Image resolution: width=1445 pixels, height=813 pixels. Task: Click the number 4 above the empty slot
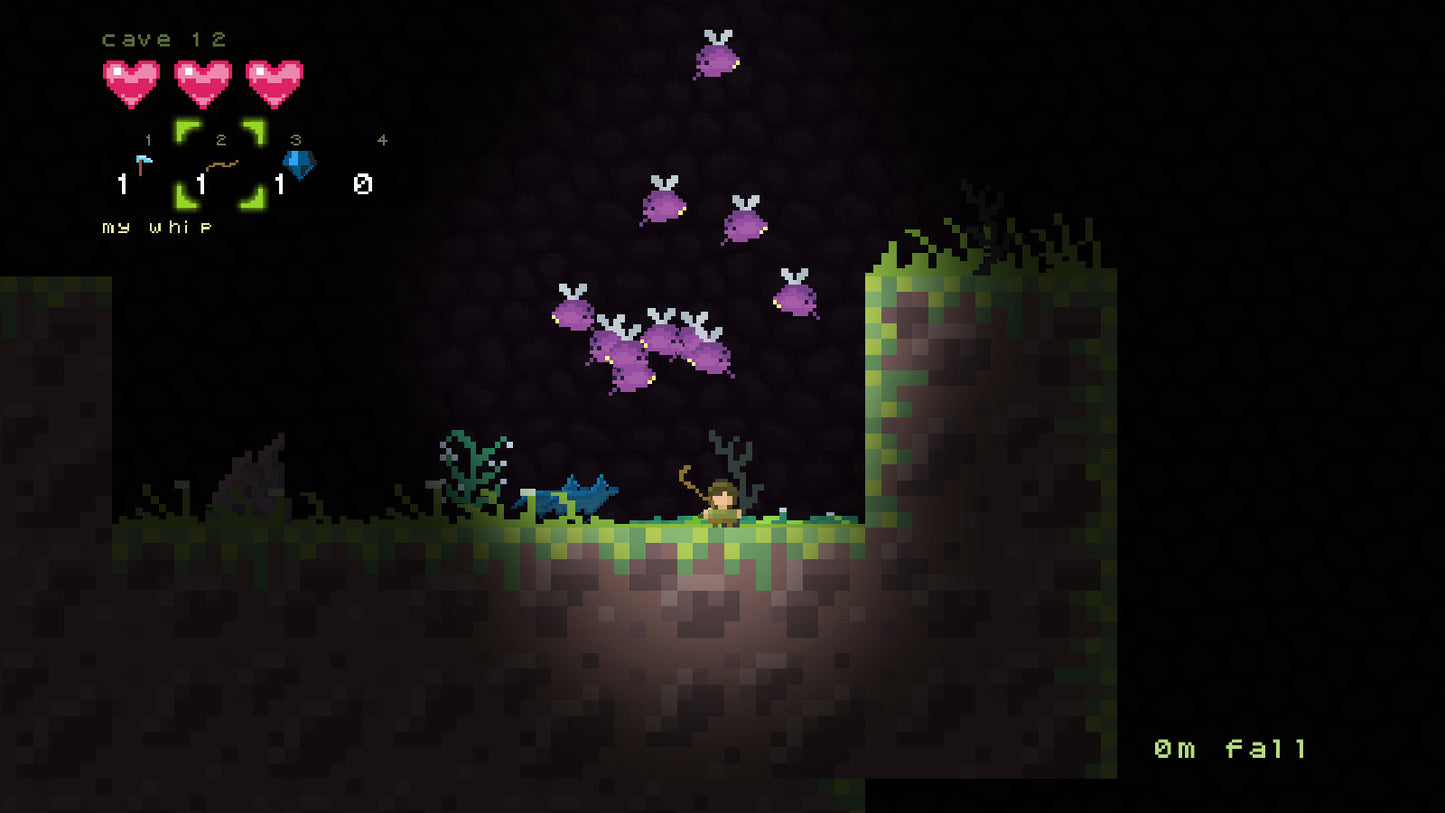pyautogui.click(x=381, y=140)
